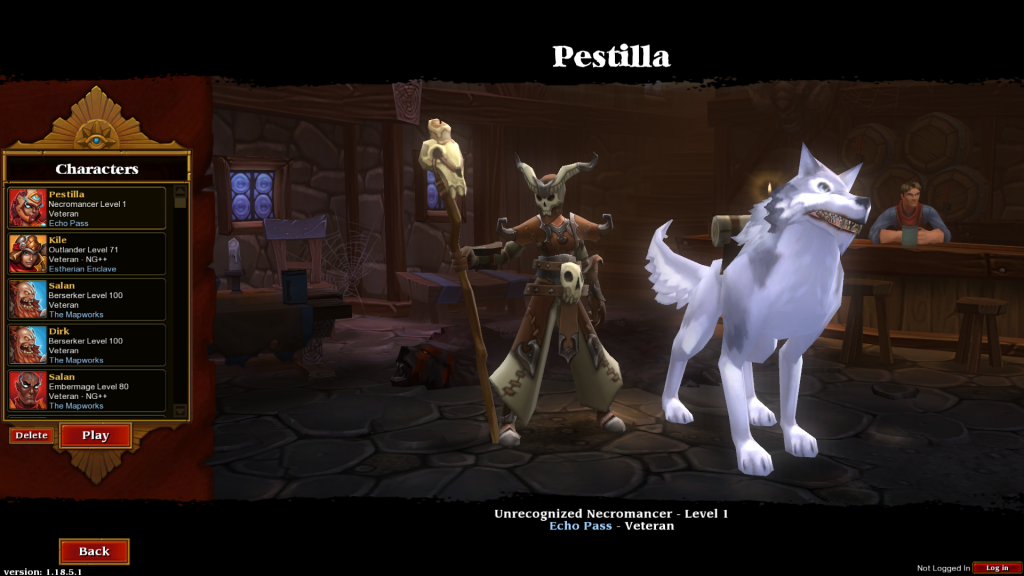Click the Play button
Screen dimensions: 1024x576
(96, 435)
